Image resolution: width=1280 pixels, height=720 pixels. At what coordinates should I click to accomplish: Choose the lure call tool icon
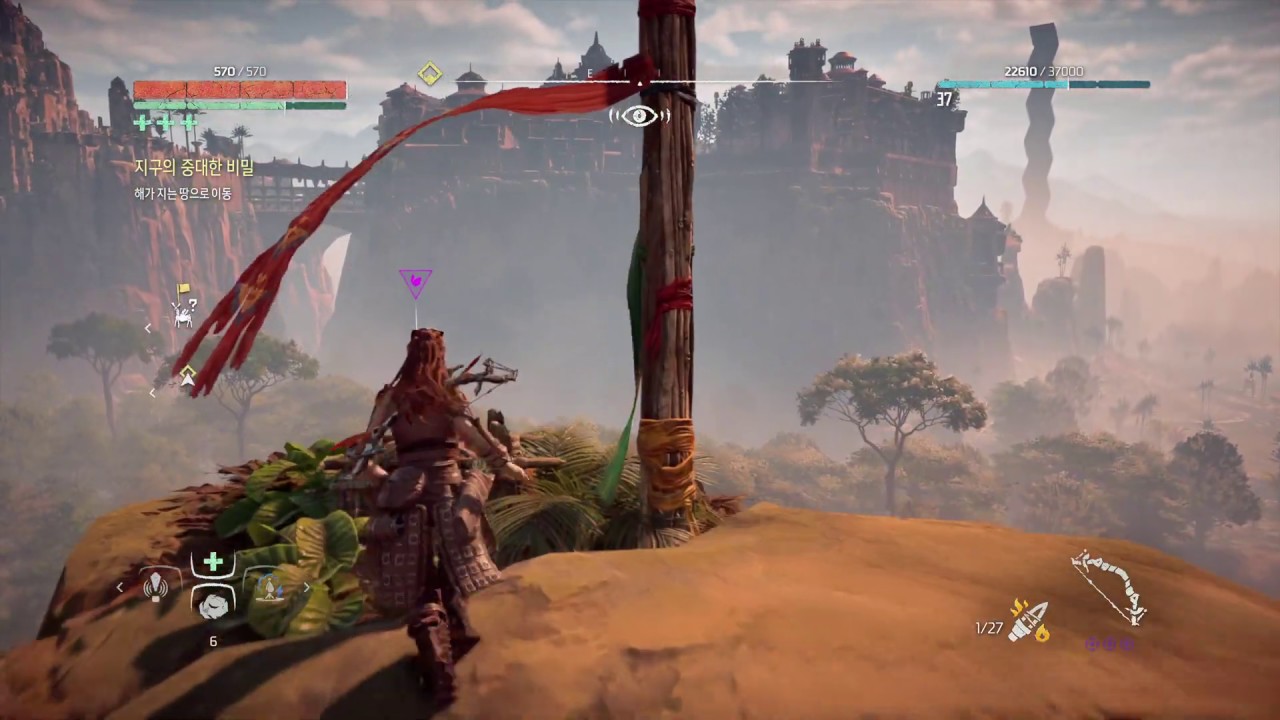(x=156, y=587)
